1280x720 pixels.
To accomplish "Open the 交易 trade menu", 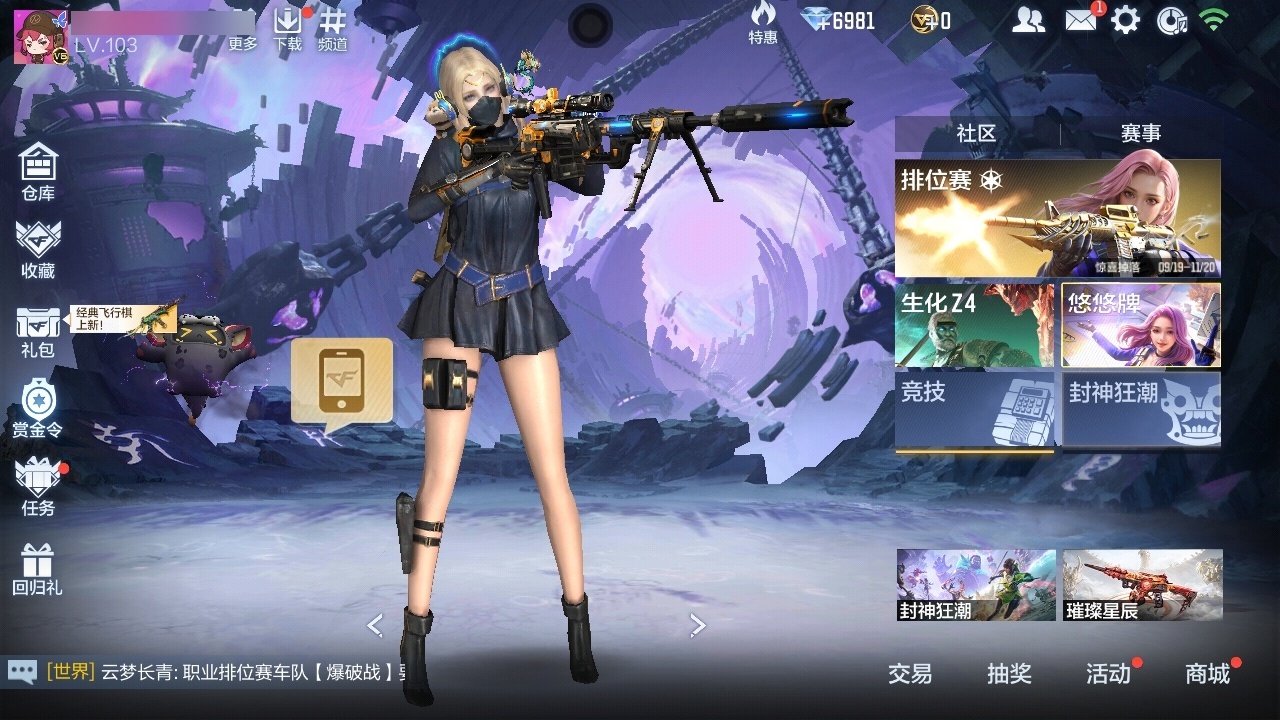I will click(x=910, y=674).
